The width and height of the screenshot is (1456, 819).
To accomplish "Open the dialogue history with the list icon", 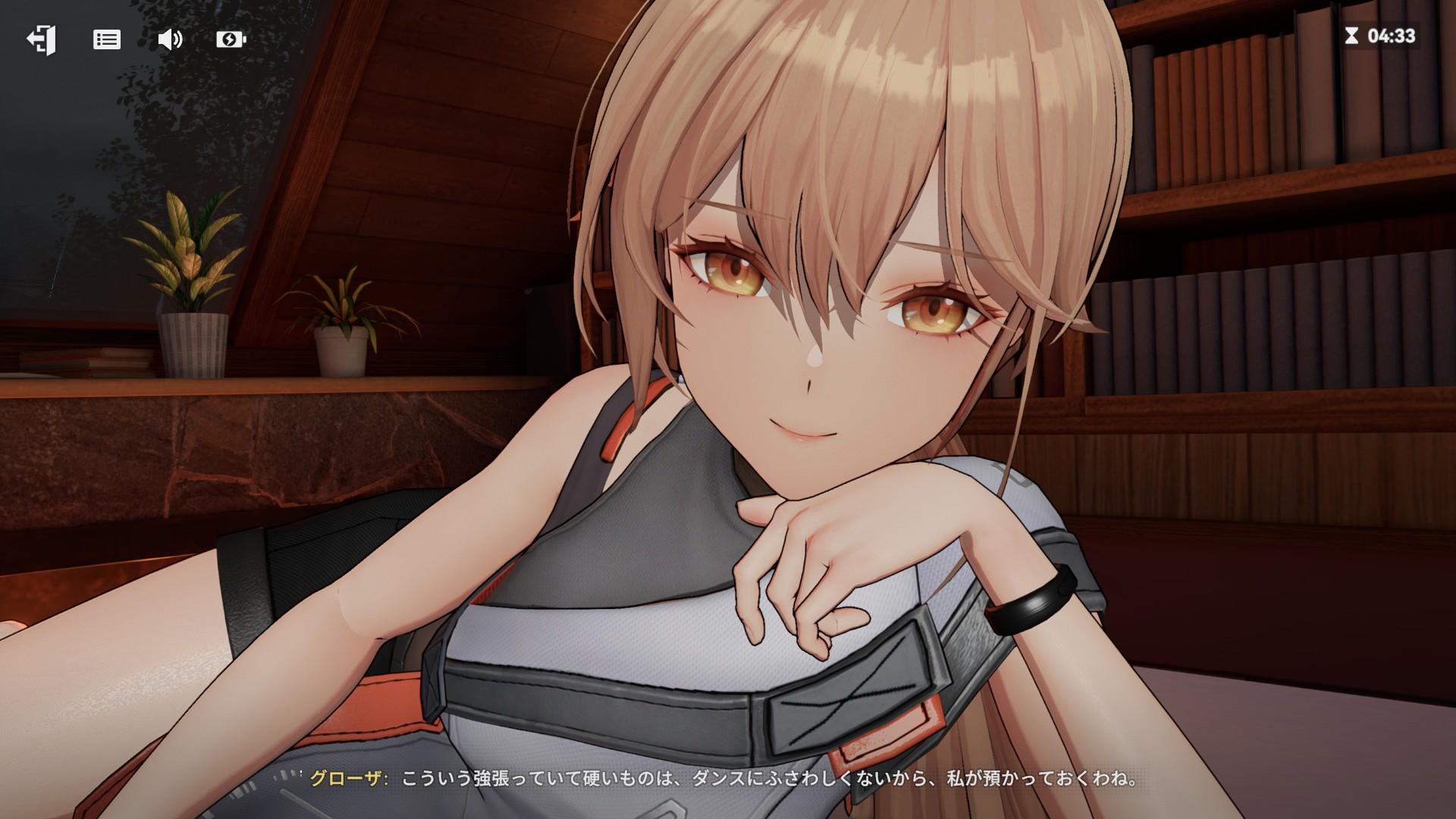I will 107,39.
